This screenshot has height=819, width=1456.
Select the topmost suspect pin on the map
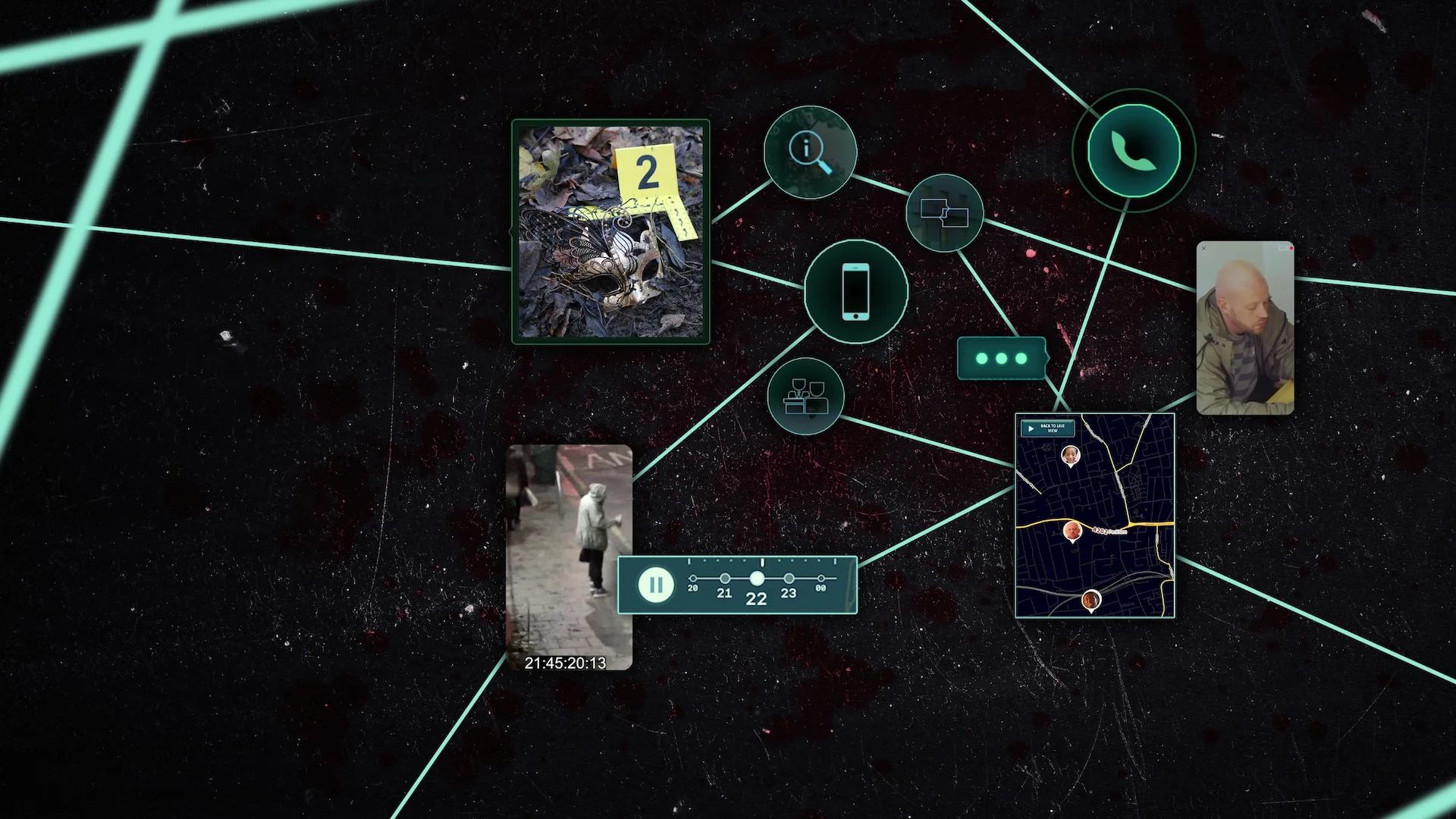(1072, 456)
